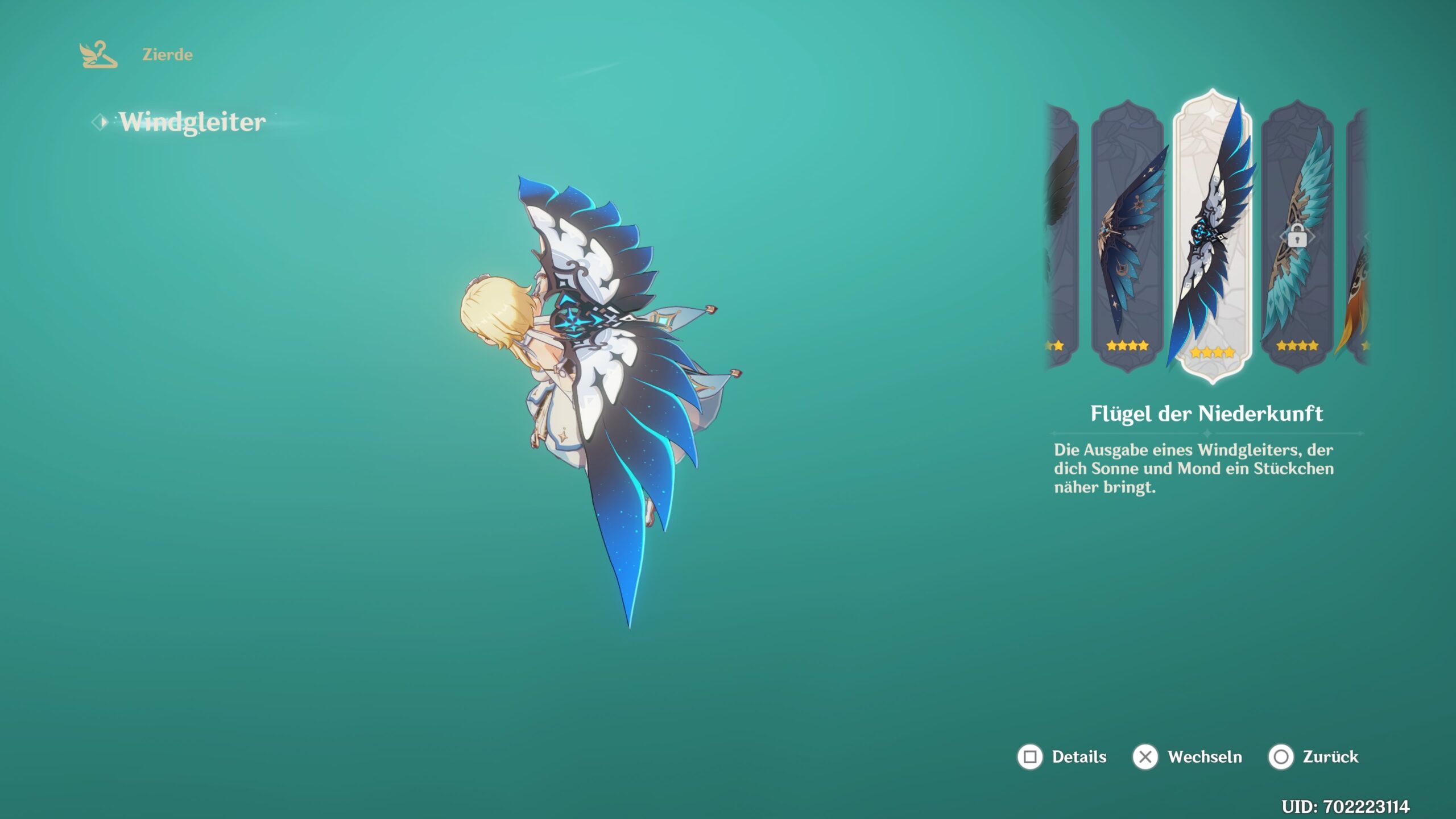
Task: Select the Windgleiter category entry
Action: (x=192, y=122)
